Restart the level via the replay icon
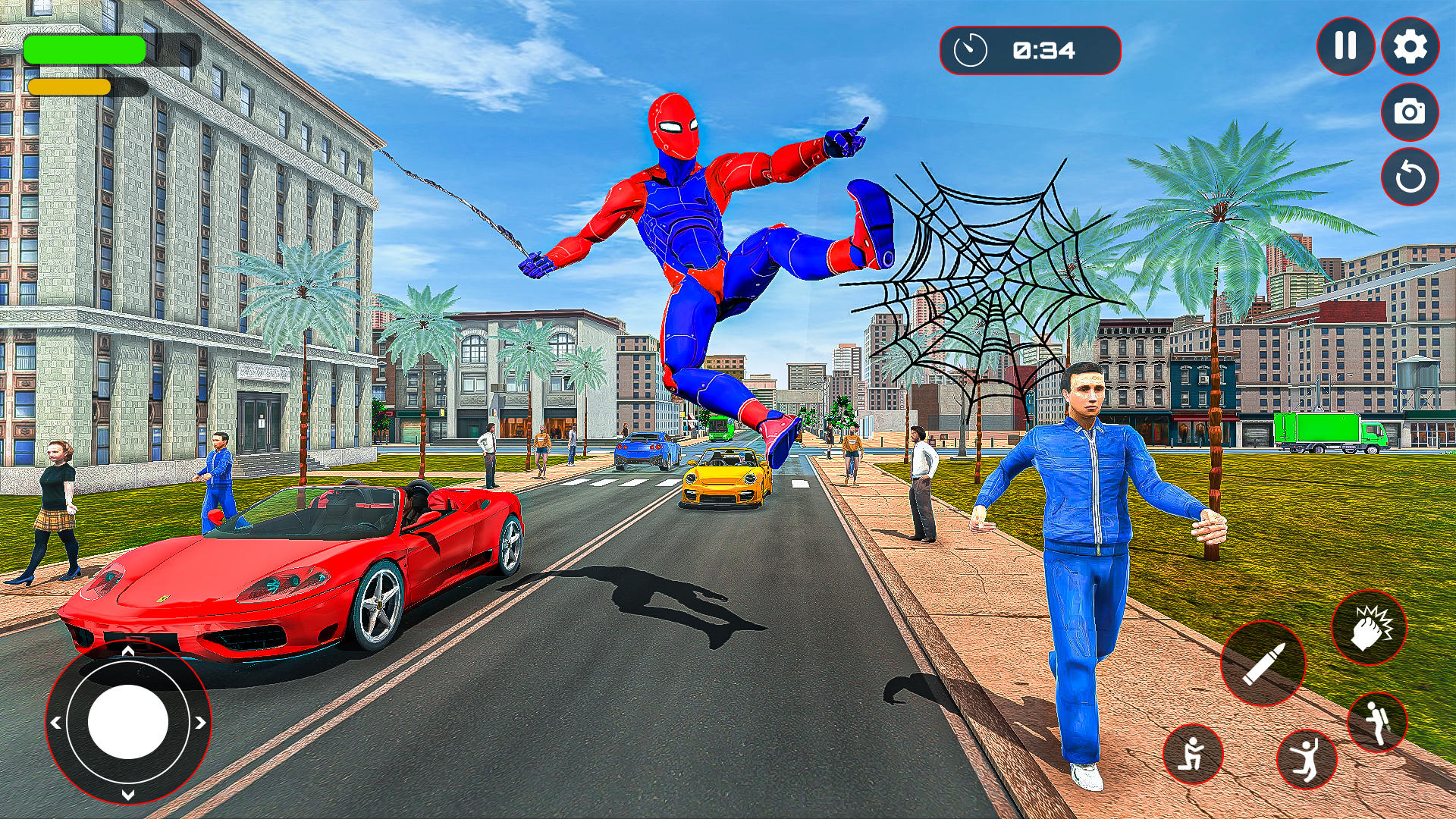This screenshot has height=819, width=1456. pyautogui.click(x=1410, y=177)
